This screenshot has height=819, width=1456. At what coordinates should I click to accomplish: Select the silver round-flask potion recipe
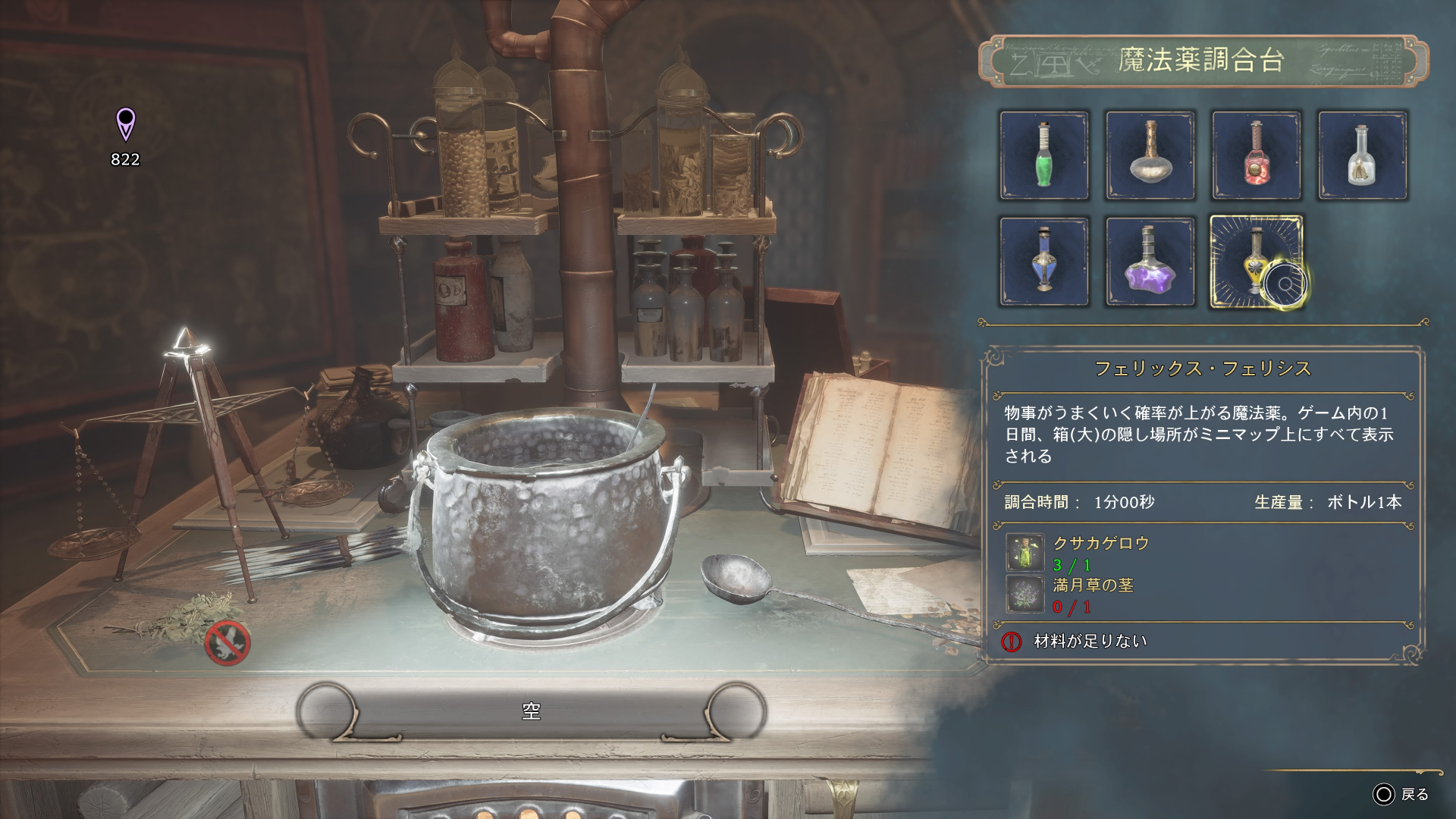pyautogui.click(x=1151, y=155)
